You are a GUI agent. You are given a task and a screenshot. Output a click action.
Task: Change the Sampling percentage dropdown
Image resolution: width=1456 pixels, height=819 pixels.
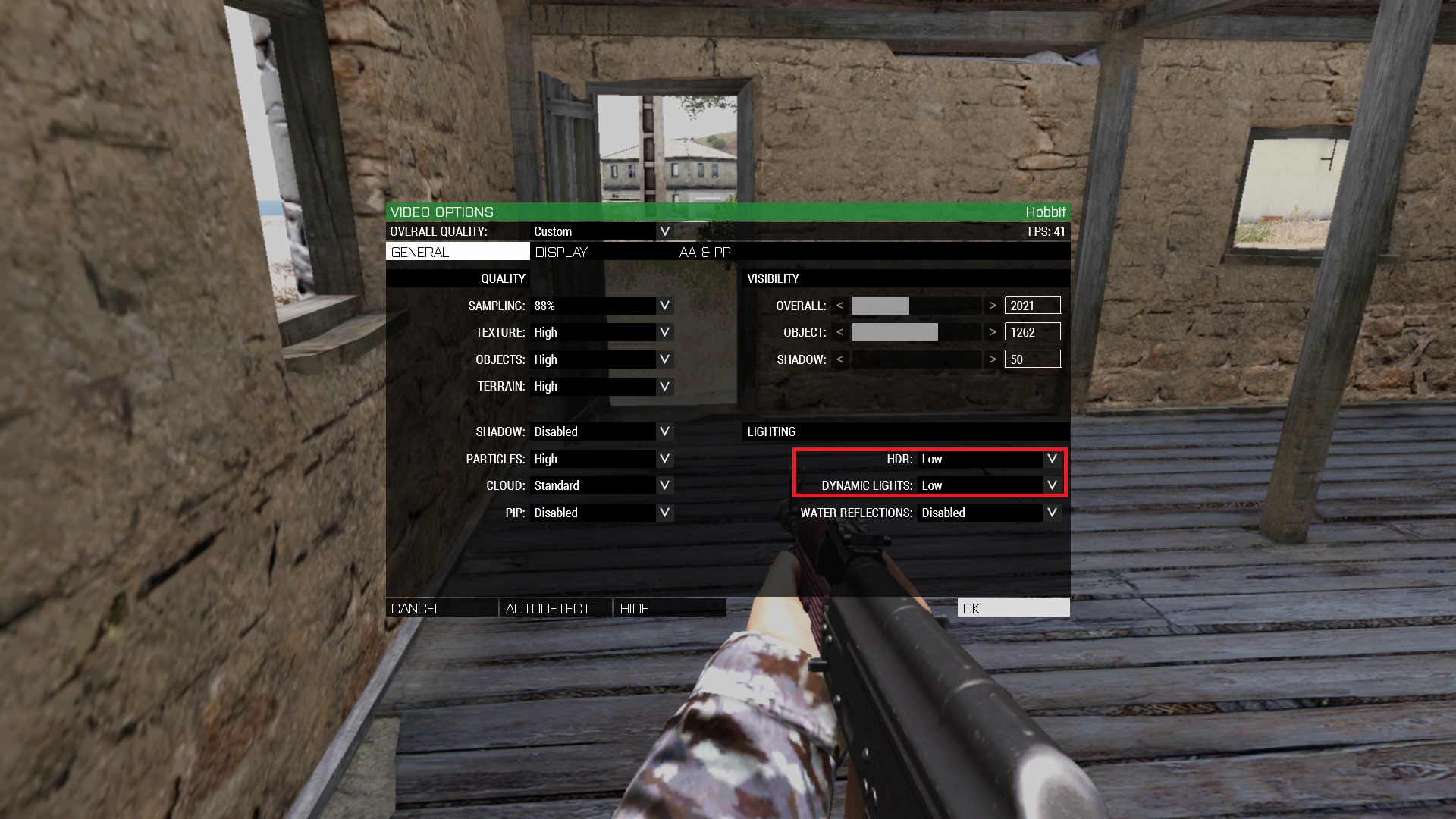coord(664,306)
